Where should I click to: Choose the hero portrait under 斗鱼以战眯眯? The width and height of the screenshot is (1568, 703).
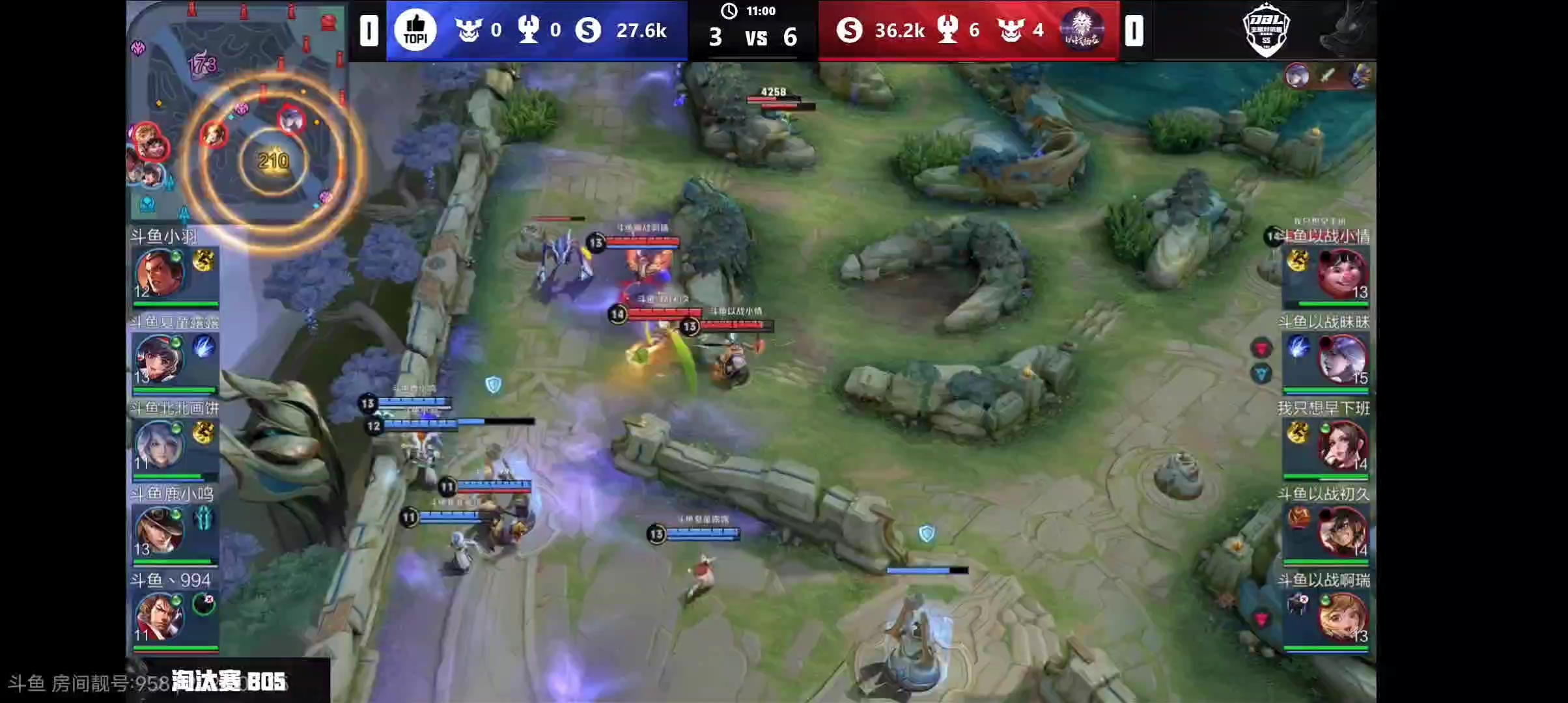coord(1341,359)
